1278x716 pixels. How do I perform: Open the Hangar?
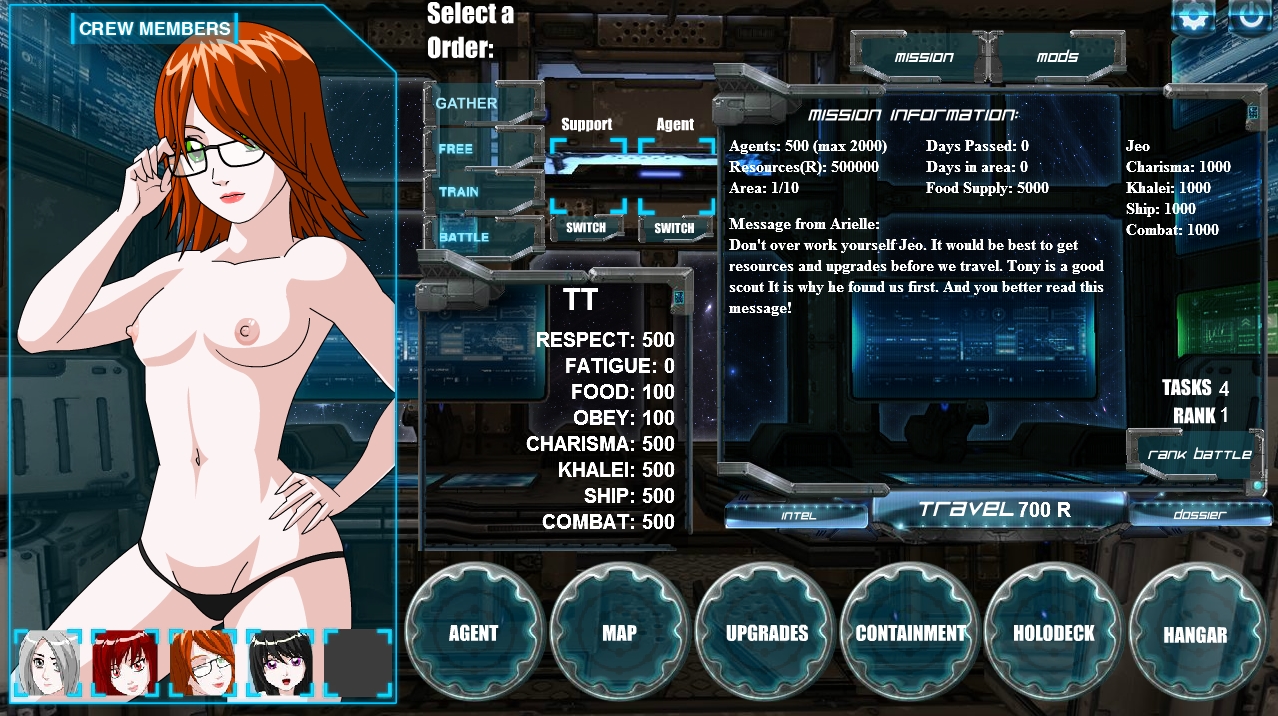(x=1195, y=634)
